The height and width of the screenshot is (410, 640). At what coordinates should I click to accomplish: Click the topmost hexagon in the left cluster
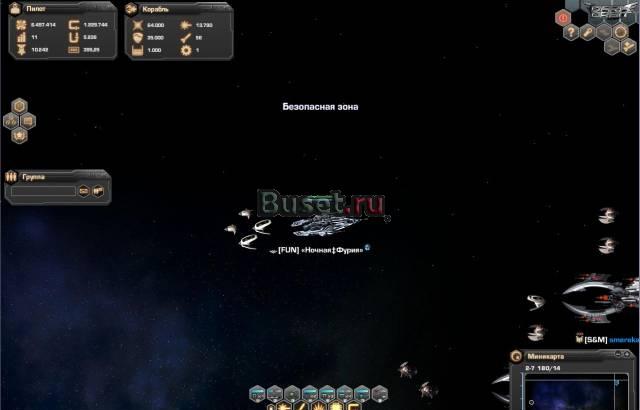click(x=19, y=106)
